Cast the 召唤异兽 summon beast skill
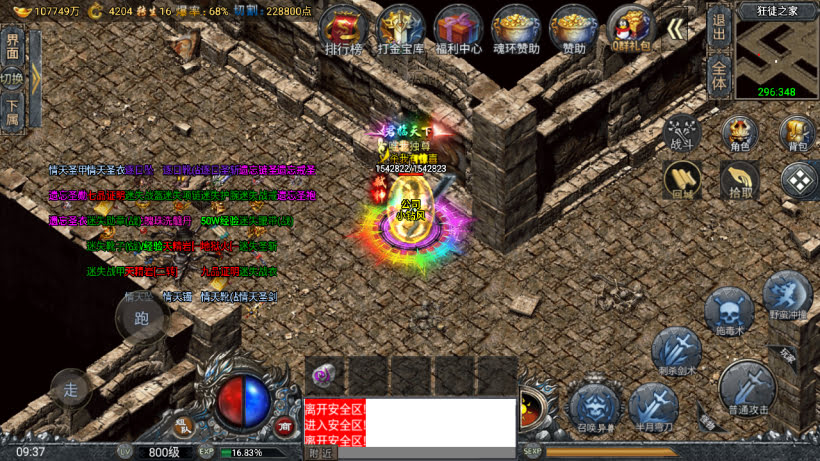The height and width of the screenshot is (461, 820). coord(594,408)
